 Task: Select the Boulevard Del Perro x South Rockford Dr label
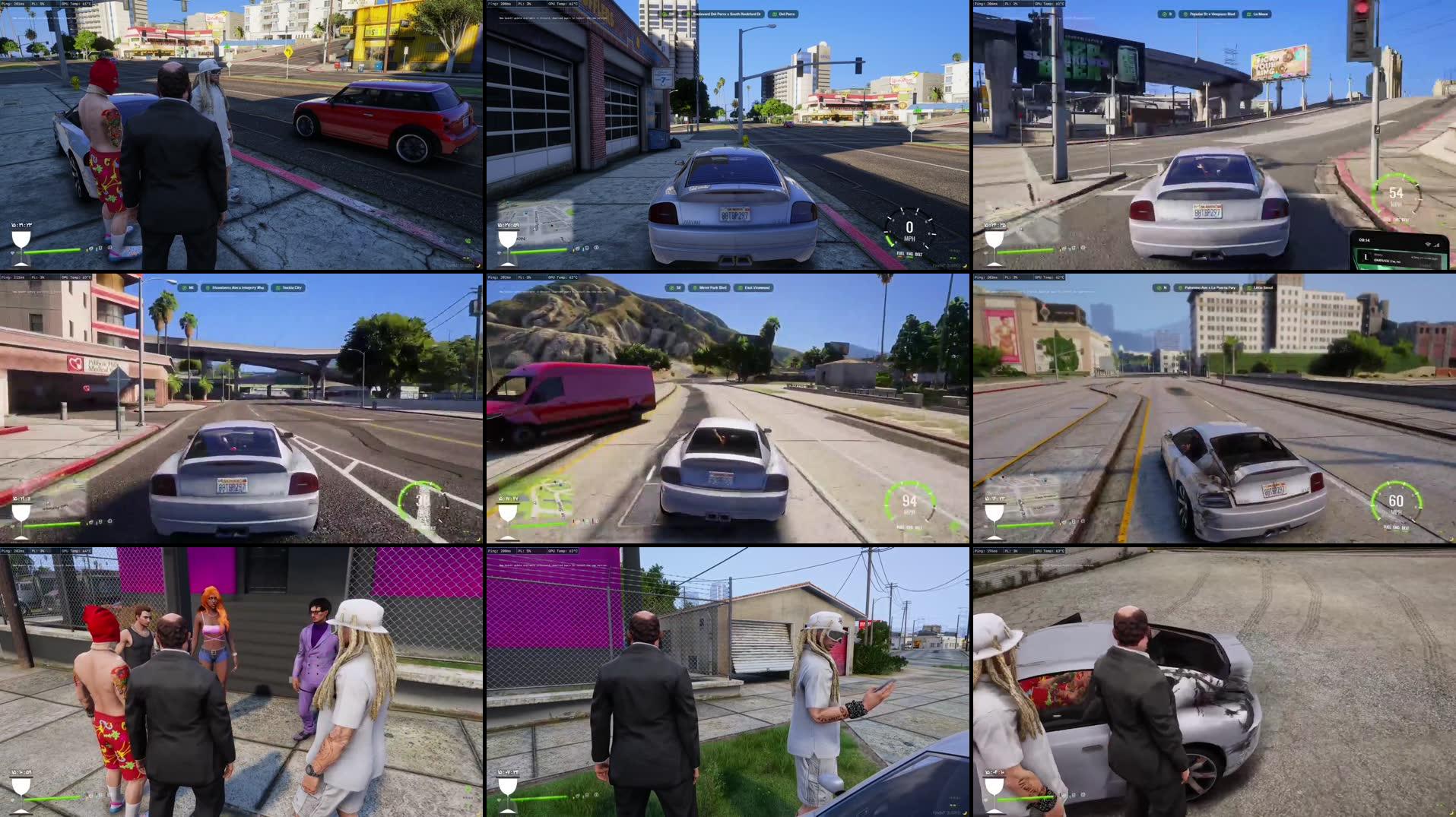pyautogui.click(x=726, y=13)
